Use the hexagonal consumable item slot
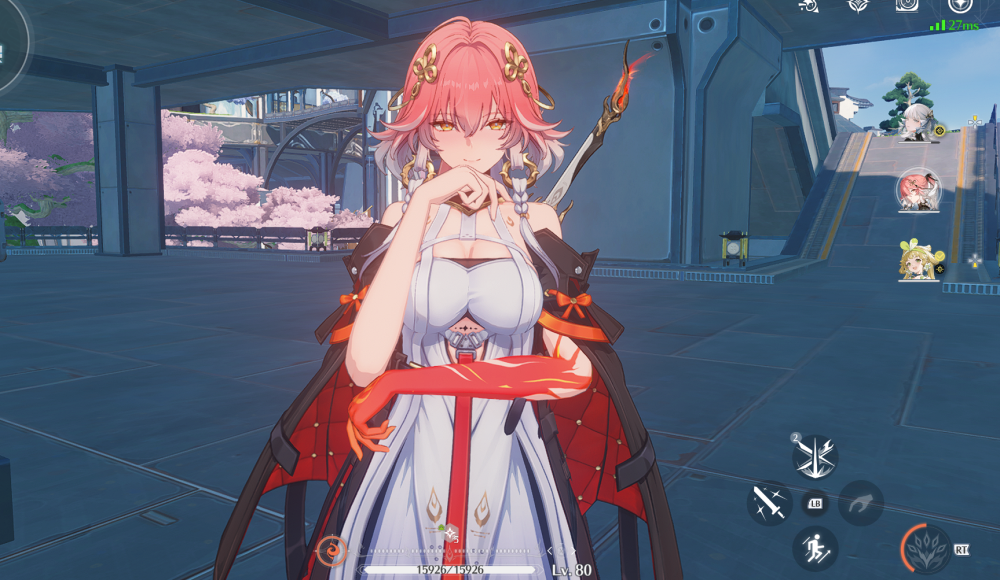Image resolution: width=1000 pixels, height=580 pixels. coord(451,532)
